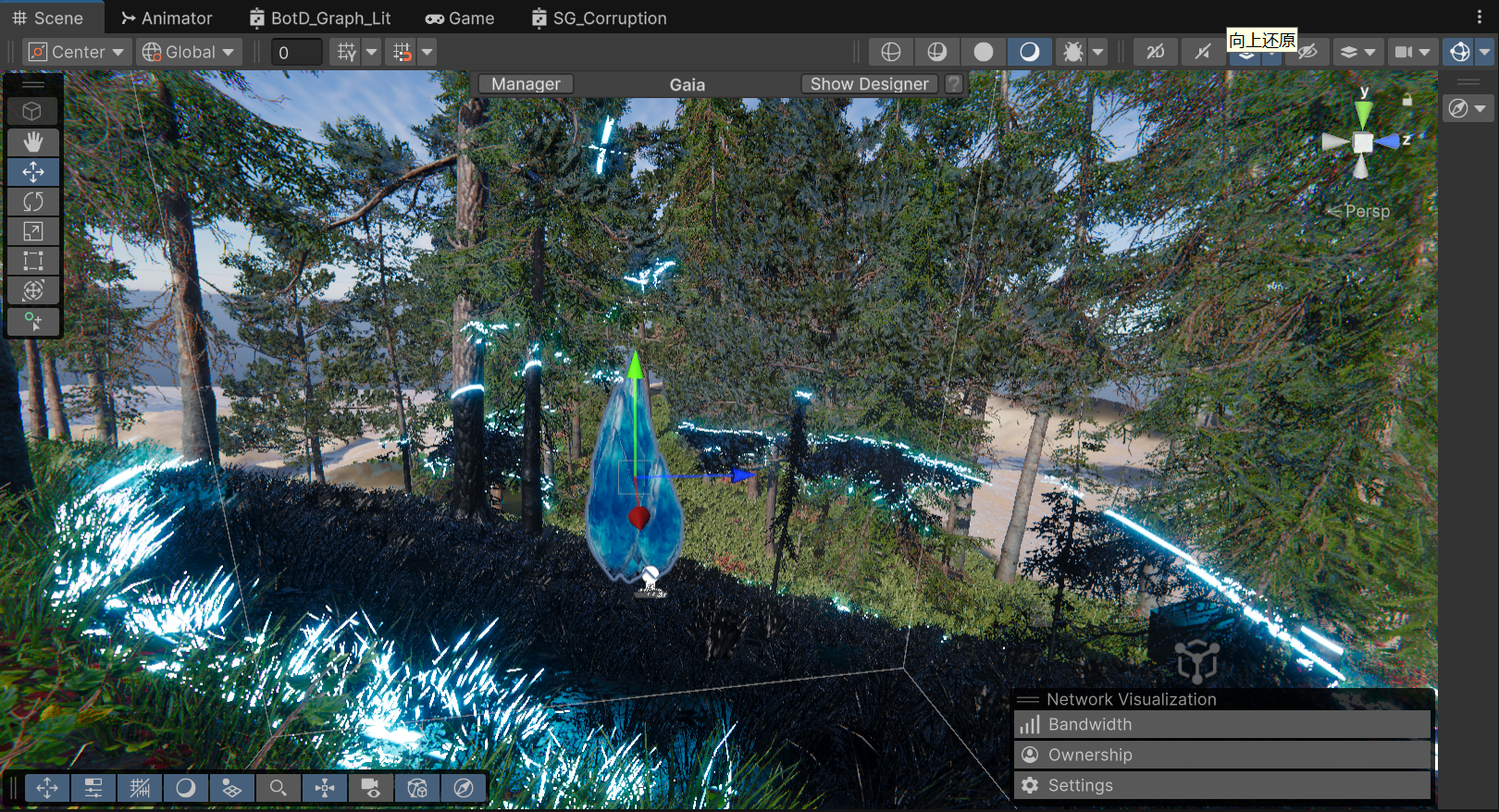Image resolution: width=1499 pixels, height=812 pixels.
Task: Click the Settings entry in Network Visualization panel
Action: pos(1081,785)
